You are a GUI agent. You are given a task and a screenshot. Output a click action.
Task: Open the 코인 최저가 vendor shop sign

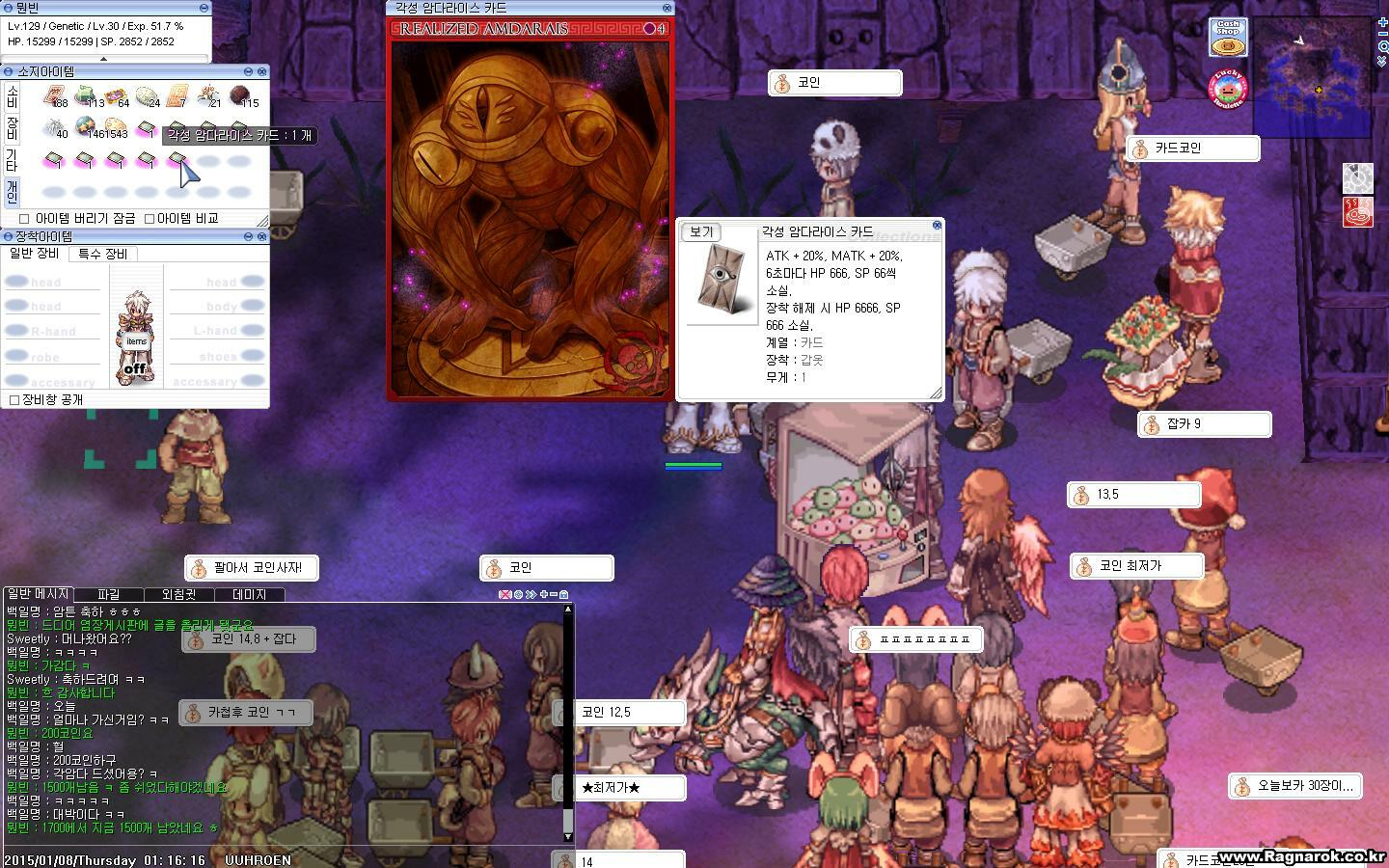1137,566
